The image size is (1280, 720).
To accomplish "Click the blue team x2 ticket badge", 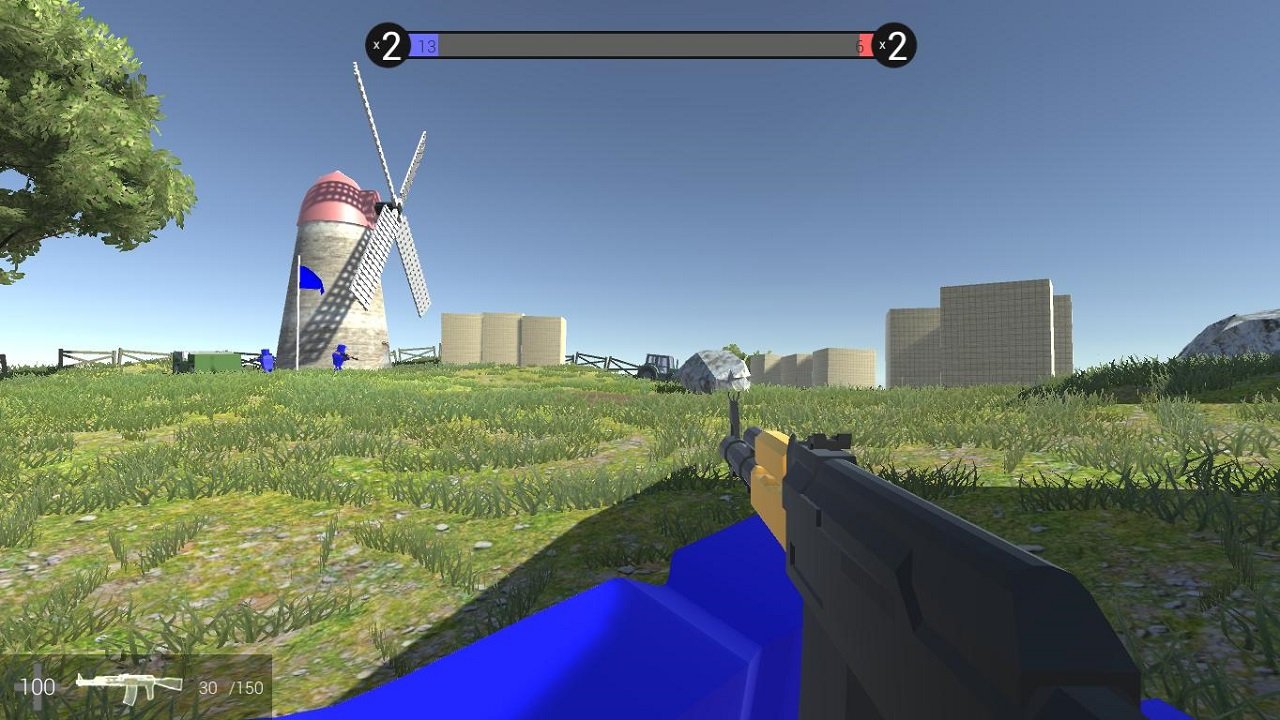I will click(x=390, y=43).
